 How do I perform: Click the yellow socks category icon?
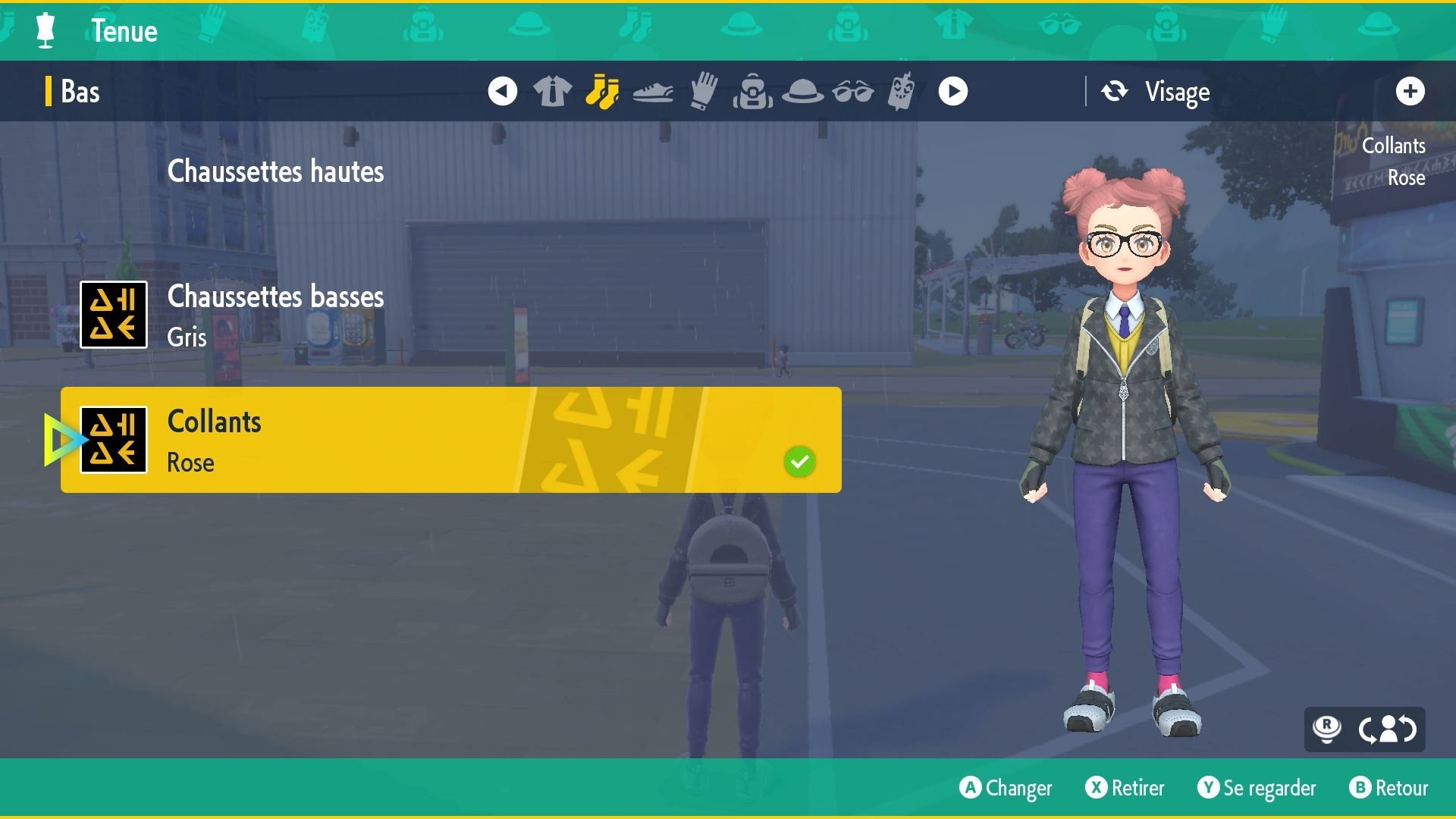[603, 91]
